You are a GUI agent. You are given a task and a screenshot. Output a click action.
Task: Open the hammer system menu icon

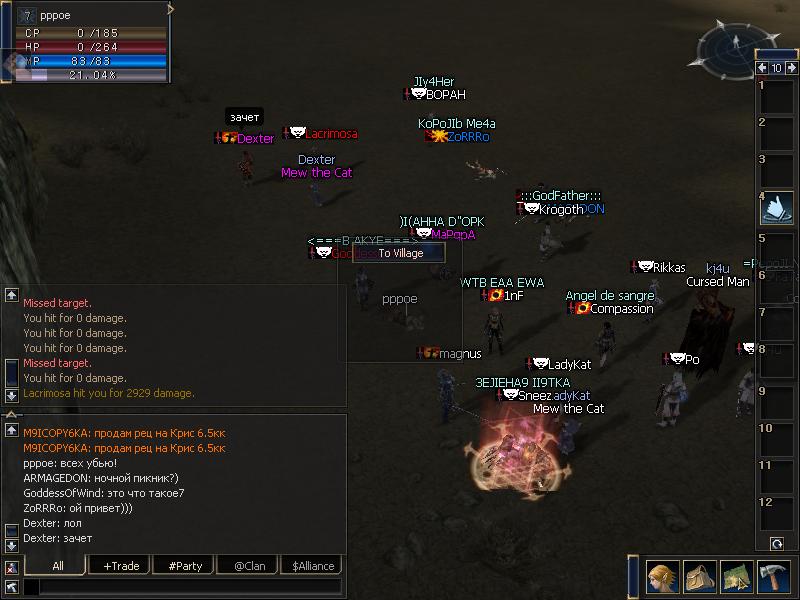tap(772, 576)
